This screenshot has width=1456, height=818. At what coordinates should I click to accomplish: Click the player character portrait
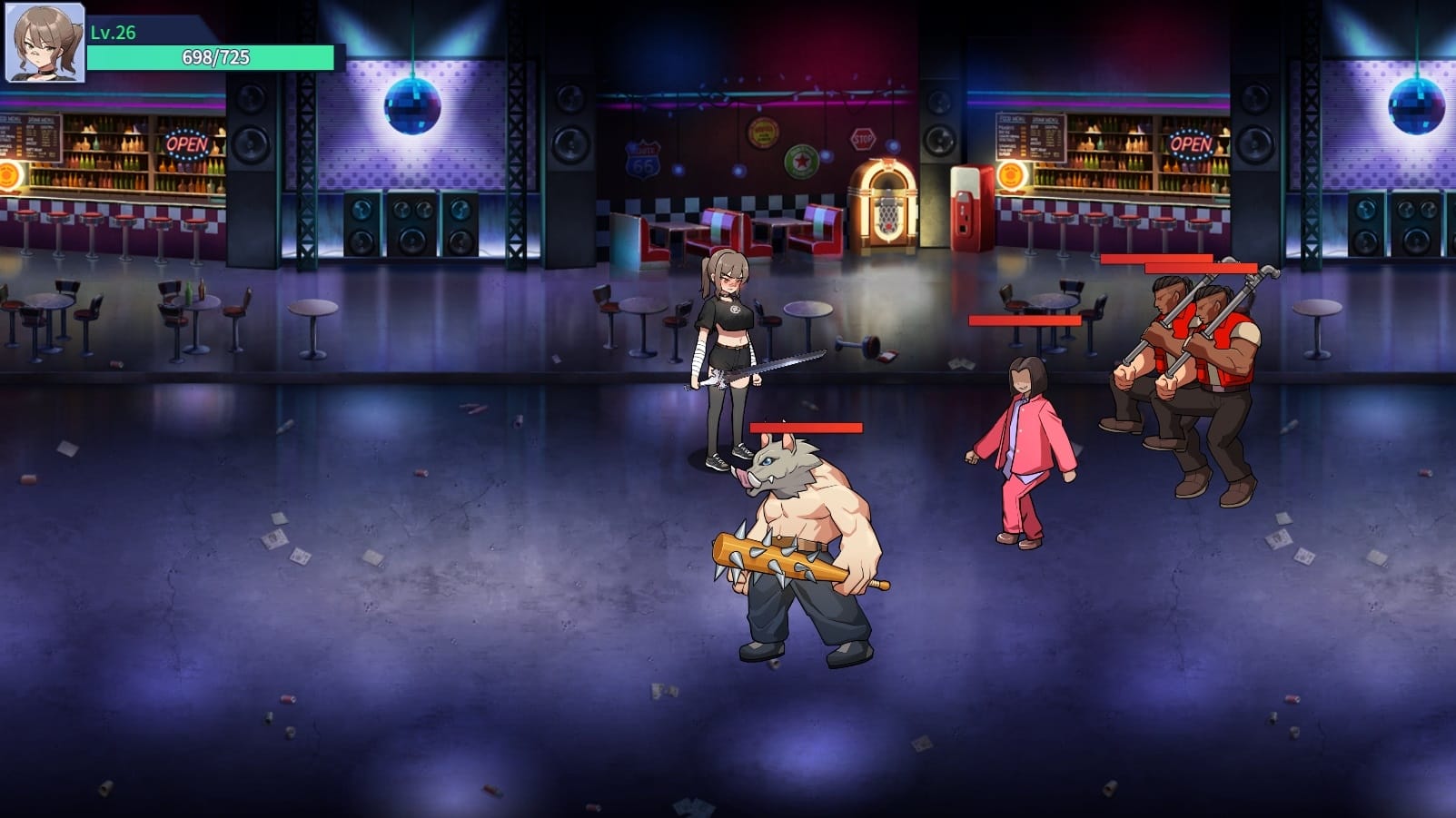[45, 43]
